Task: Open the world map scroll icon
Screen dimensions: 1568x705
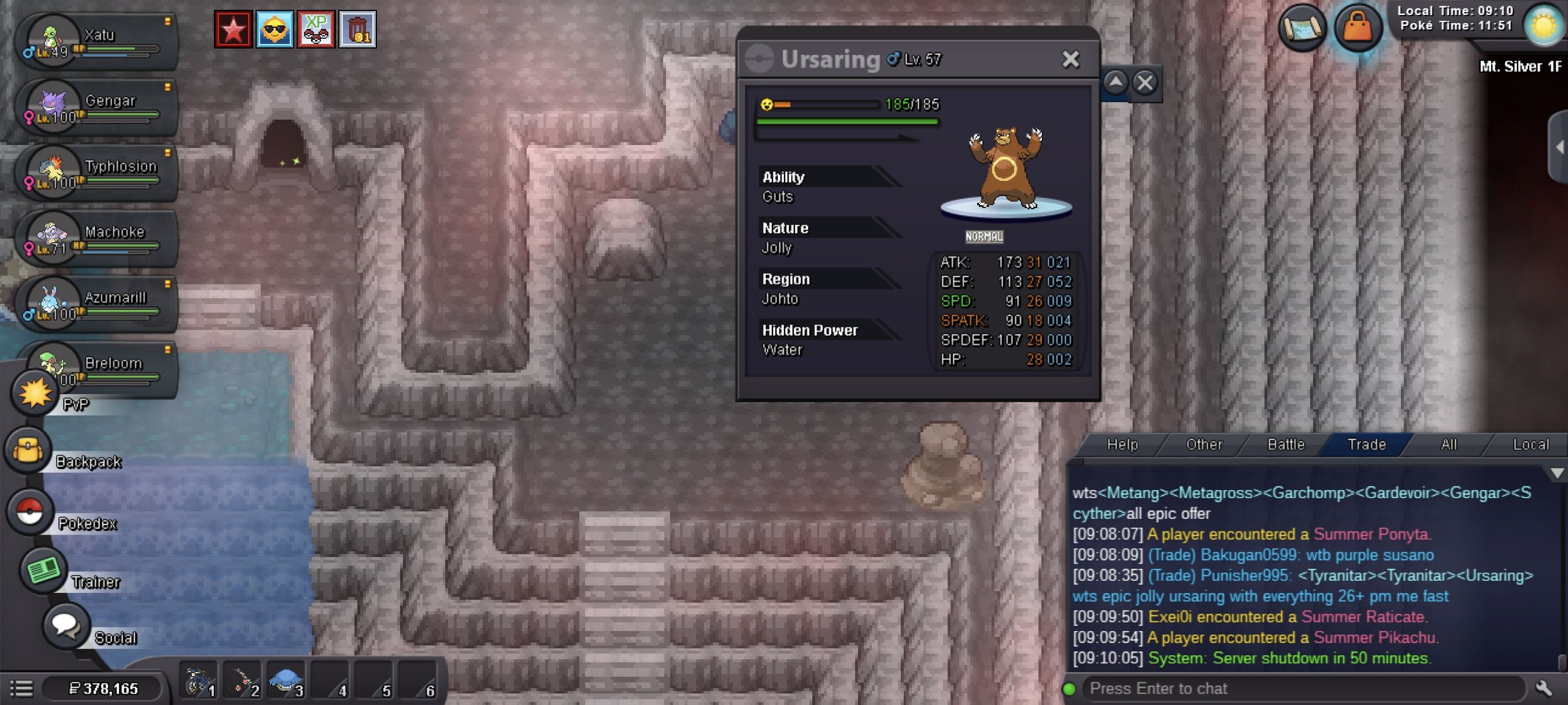Action: (x=1302, y=28)
